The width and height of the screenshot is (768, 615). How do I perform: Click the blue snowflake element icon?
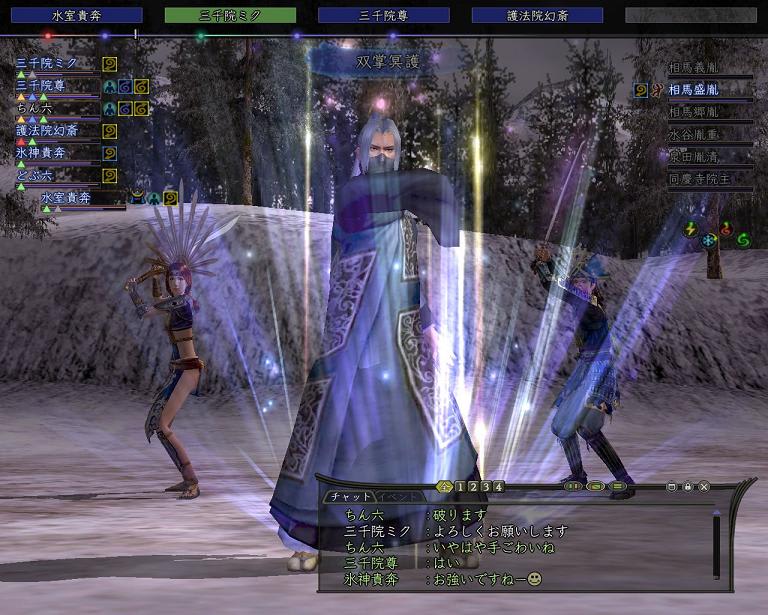tap(708, 240)
